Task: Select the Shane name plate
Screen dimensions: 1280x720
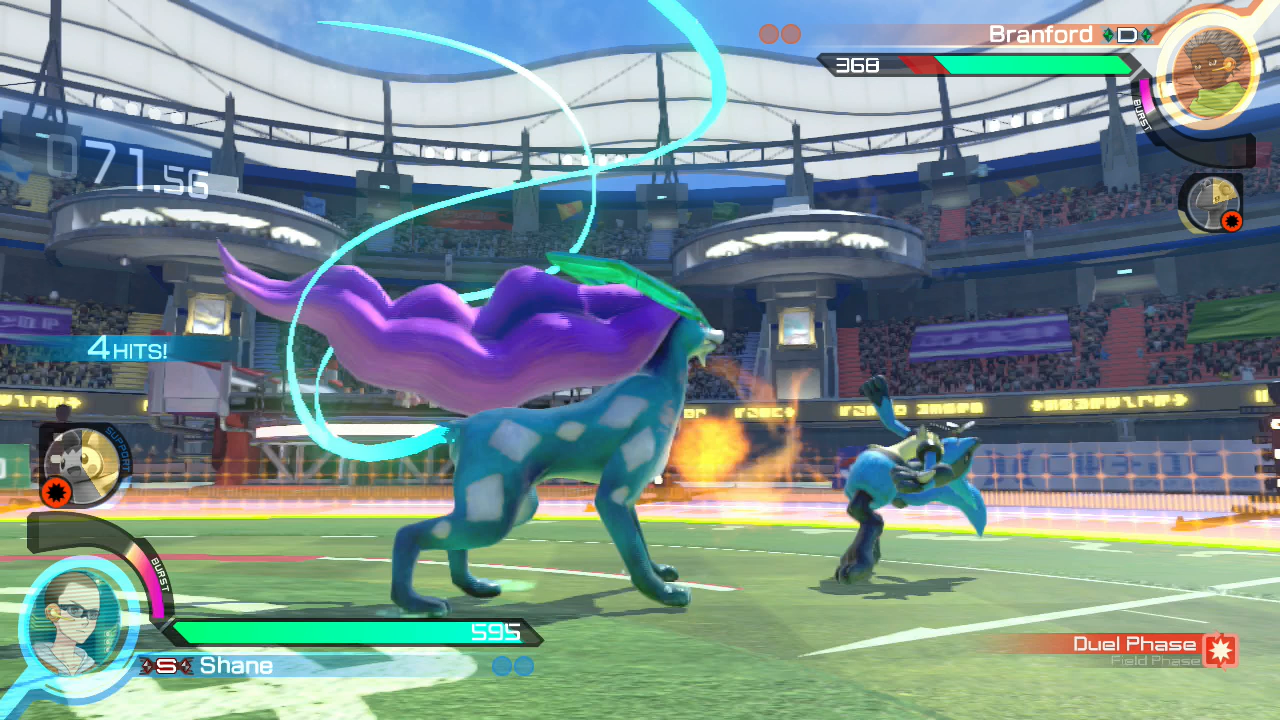Action: pos(235,665)
